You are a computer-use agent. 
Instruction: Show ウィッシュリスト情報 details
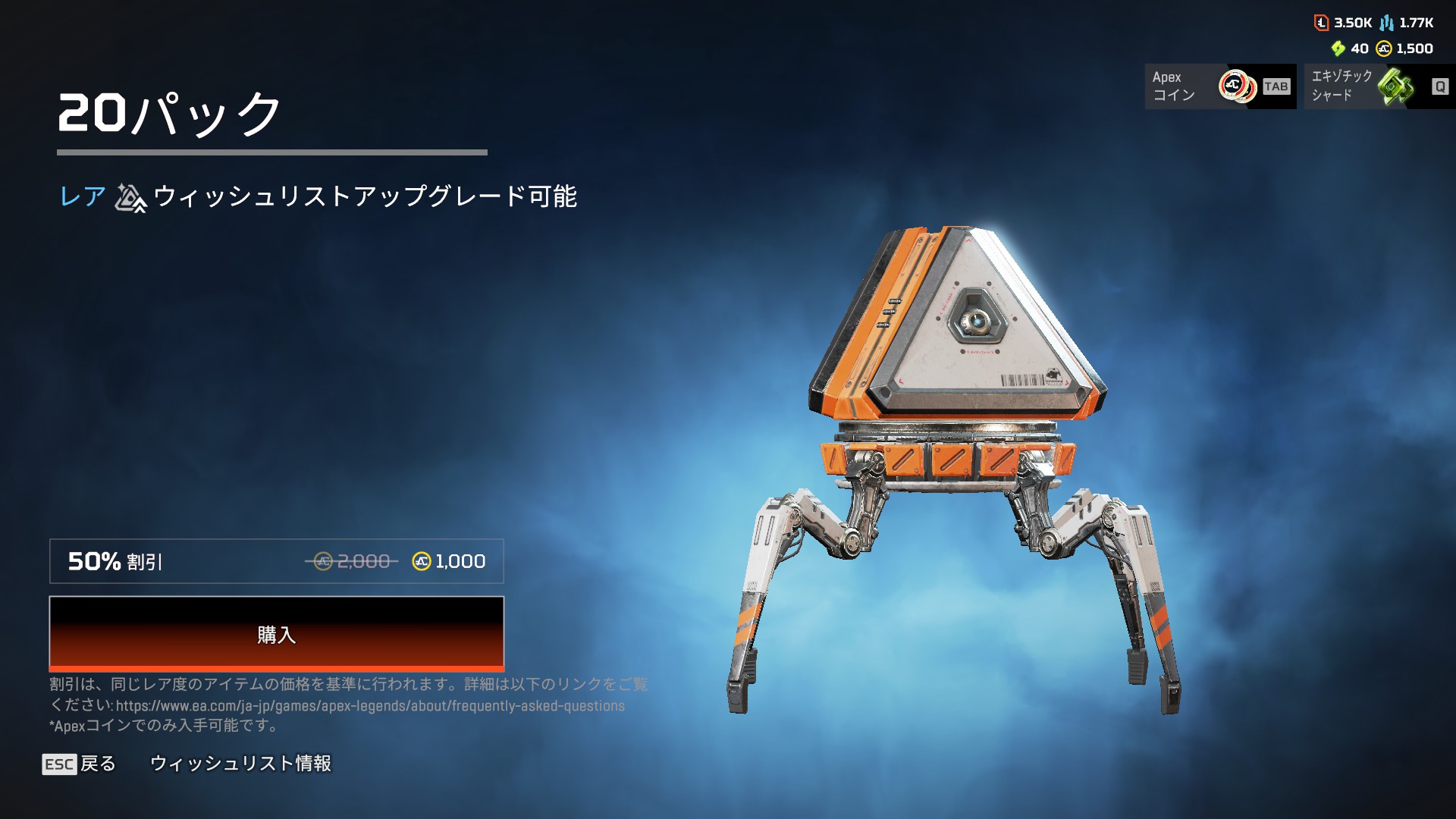(240, 764)
